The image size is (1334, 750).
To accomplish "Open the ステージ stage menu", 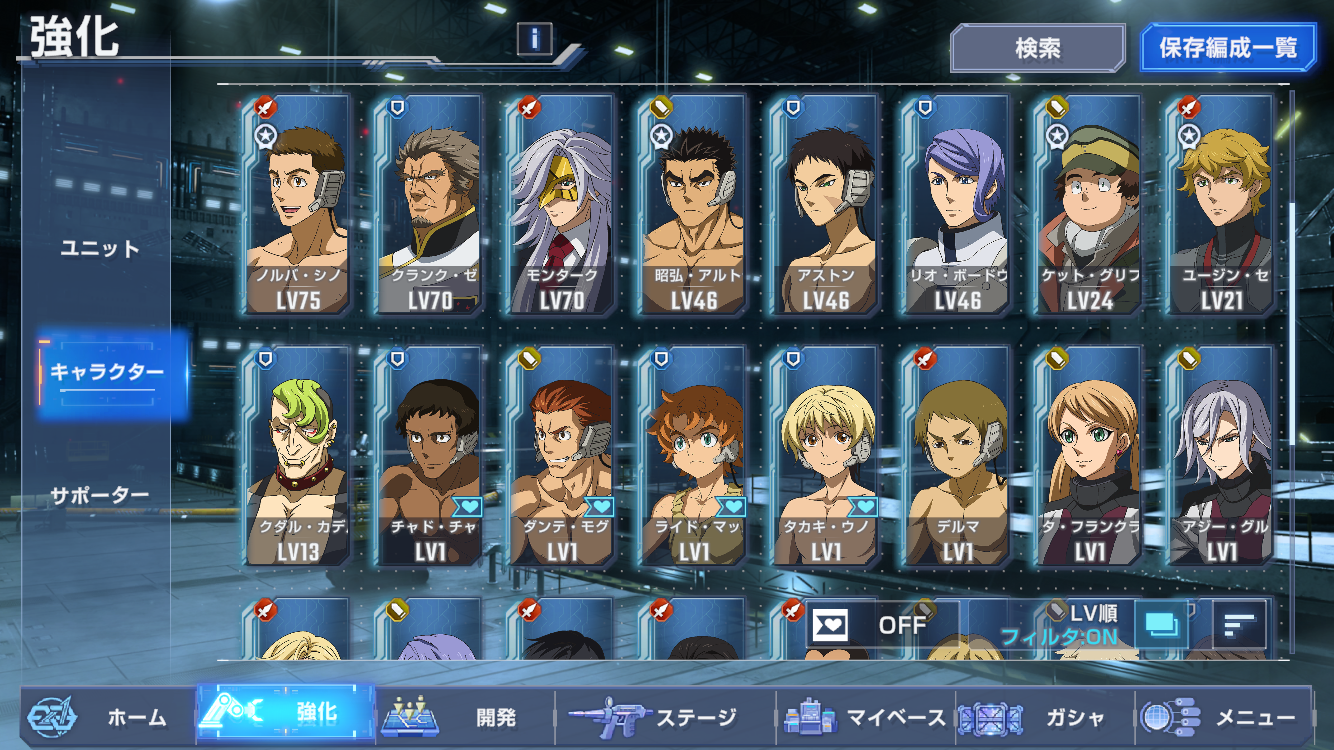I will tap(665, 717).
